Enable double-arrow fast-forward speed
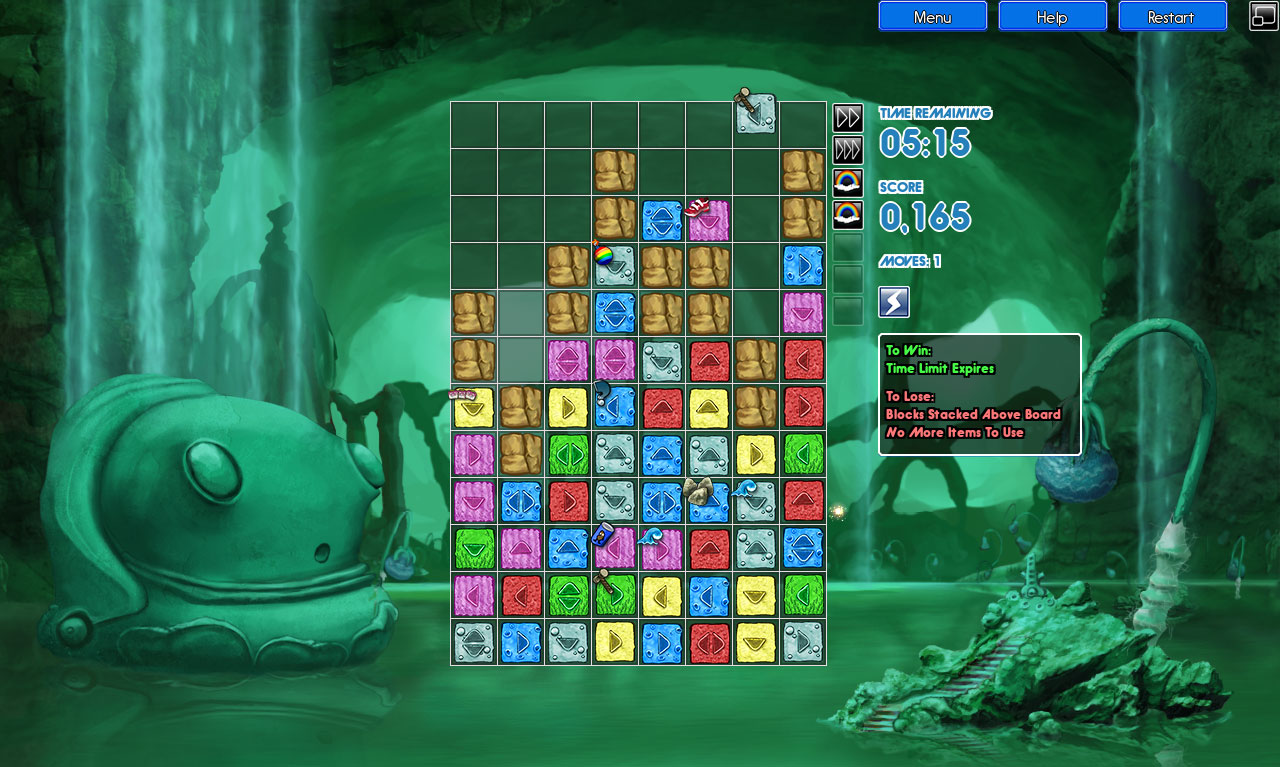This screenshot has width=1280, height=767. [x=847, y=117]
